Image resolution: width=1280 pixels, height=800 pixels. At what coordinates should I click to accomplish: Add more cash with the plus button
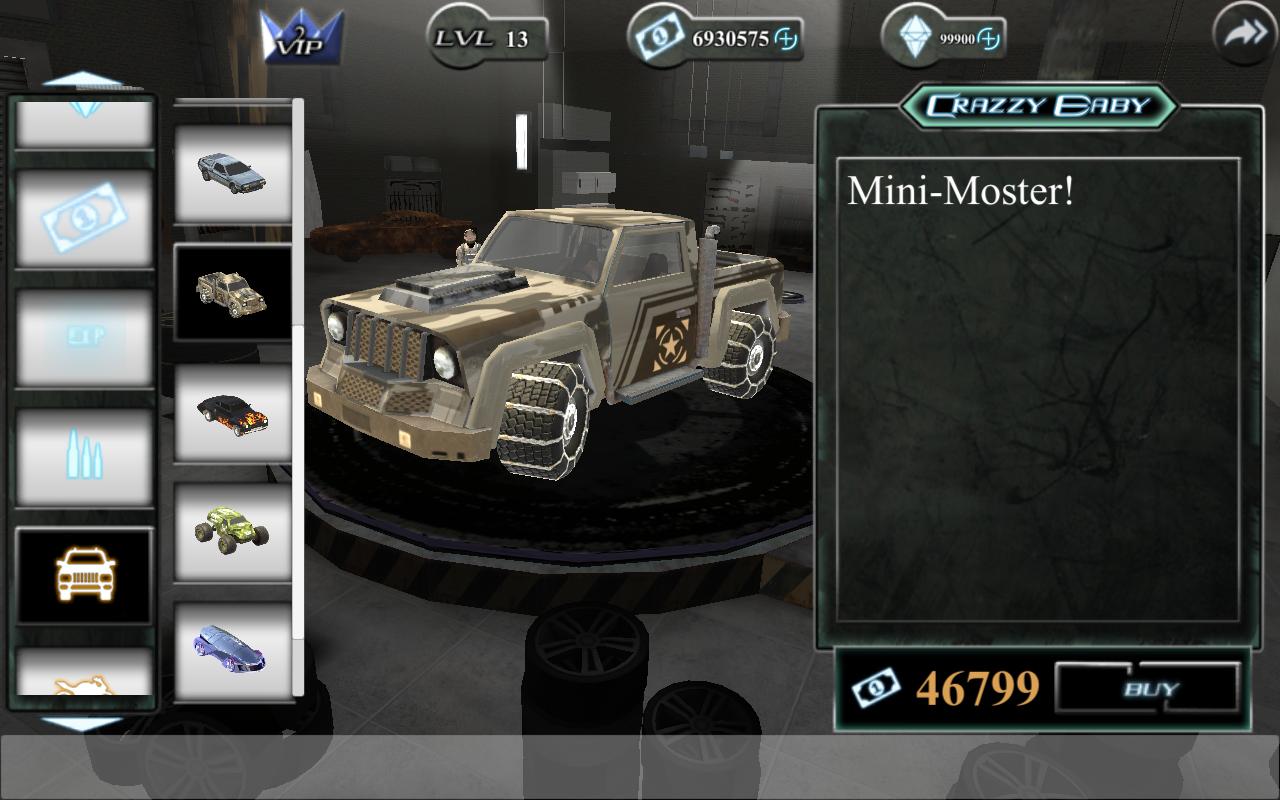click(x=787, y=39)
